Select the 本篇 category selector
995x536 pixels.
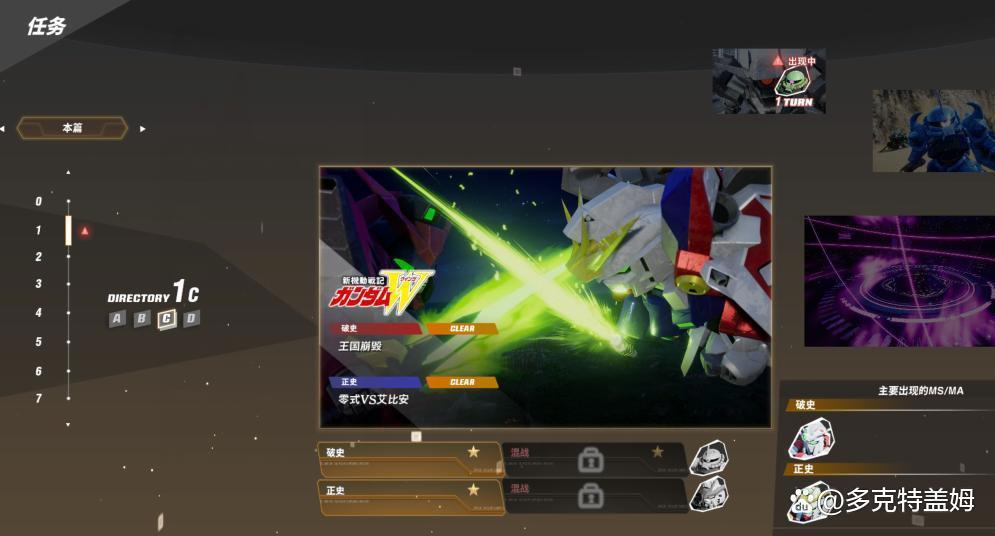72,128
